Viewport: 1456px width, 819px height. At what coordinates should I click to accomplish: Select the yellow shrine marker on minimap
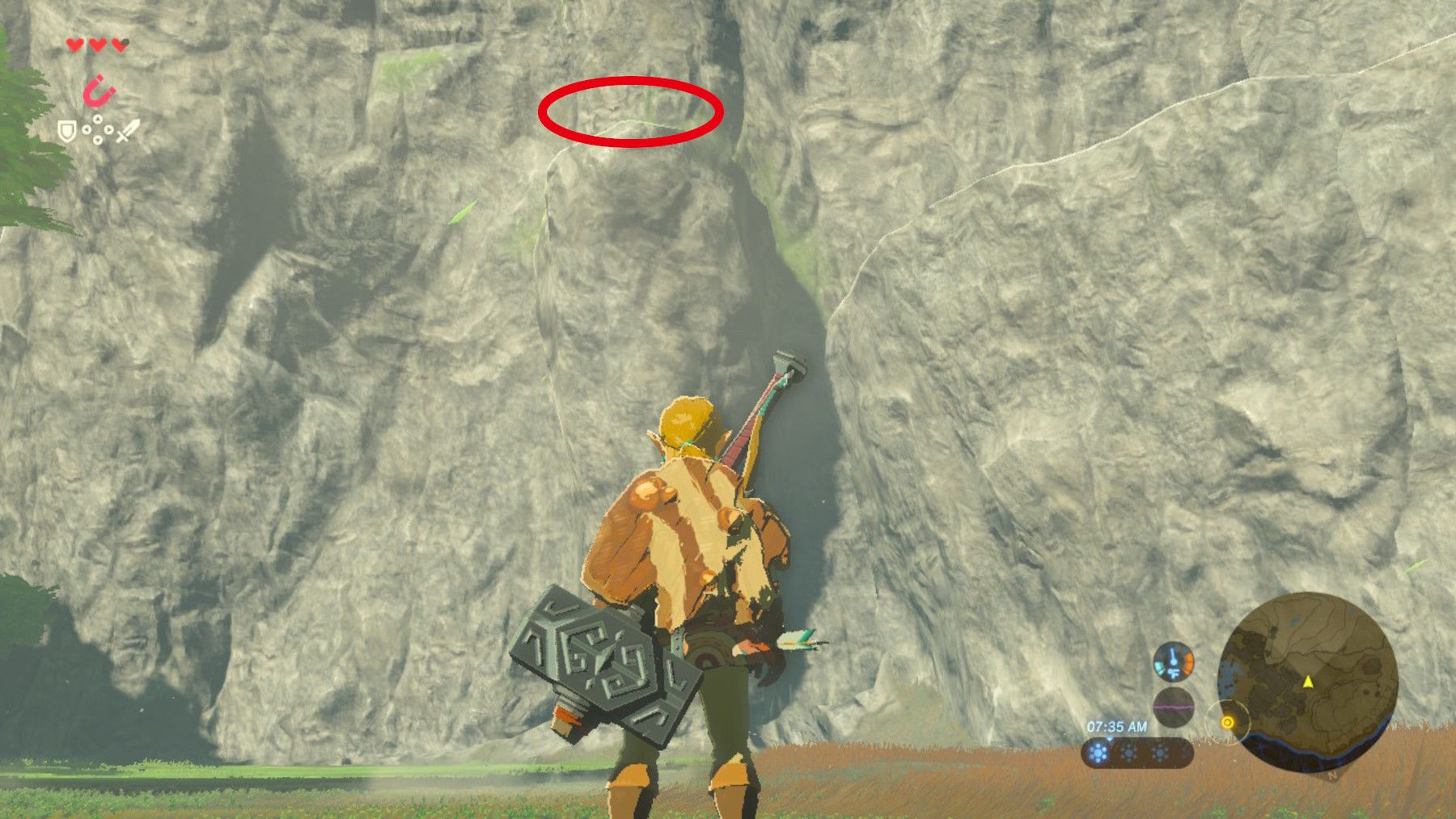1228,722
